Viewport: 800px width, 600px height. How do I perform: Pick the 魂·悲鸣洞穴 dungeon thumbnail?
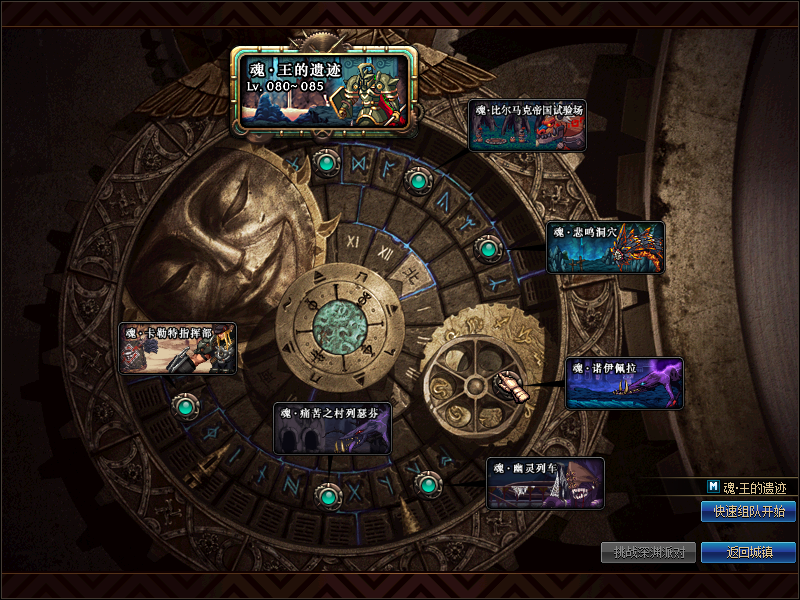[605, 247]
